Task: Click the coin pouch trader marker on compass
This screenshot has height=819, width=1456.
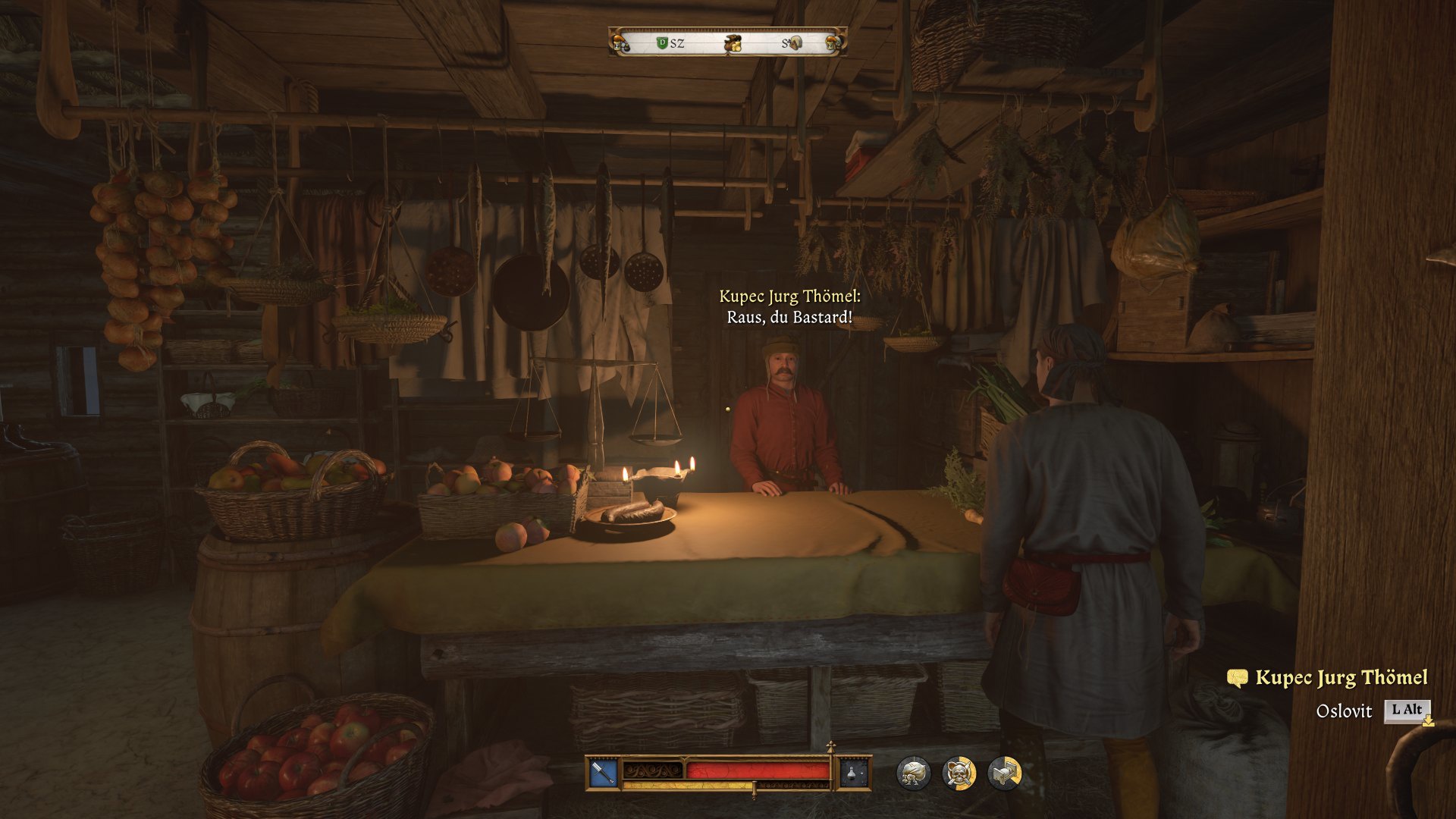Action: (x=732, y=44)
